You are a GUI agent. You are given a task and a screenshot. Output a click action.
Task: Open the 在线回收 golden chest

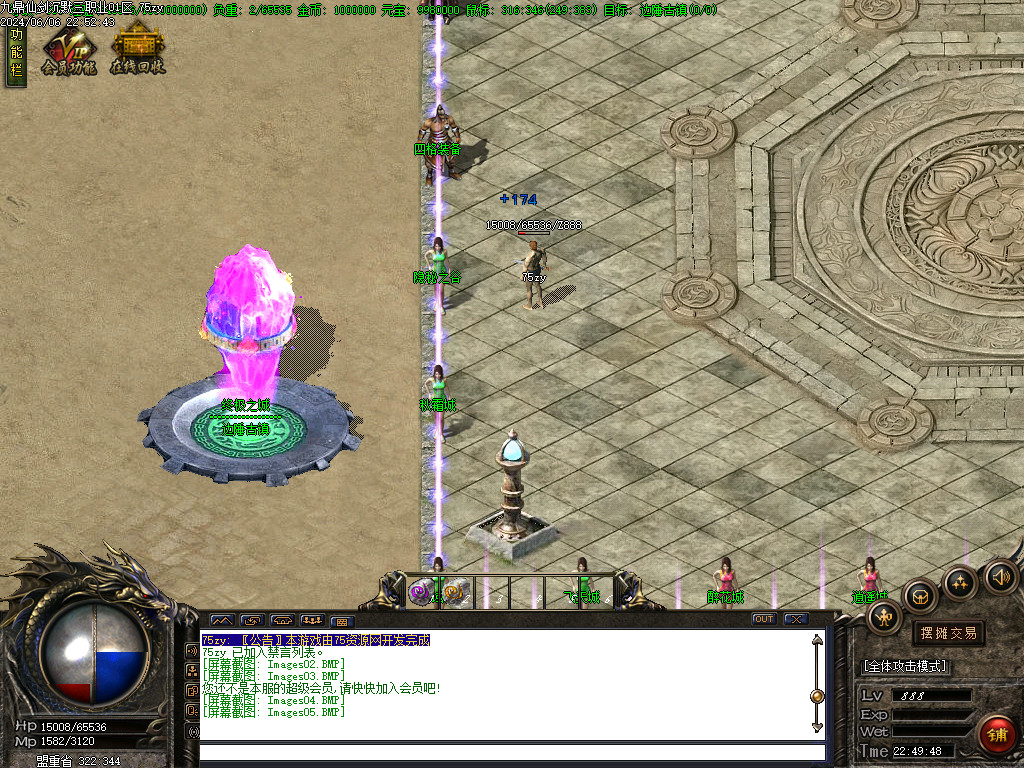pyautogui.click(x=137, y=50)
